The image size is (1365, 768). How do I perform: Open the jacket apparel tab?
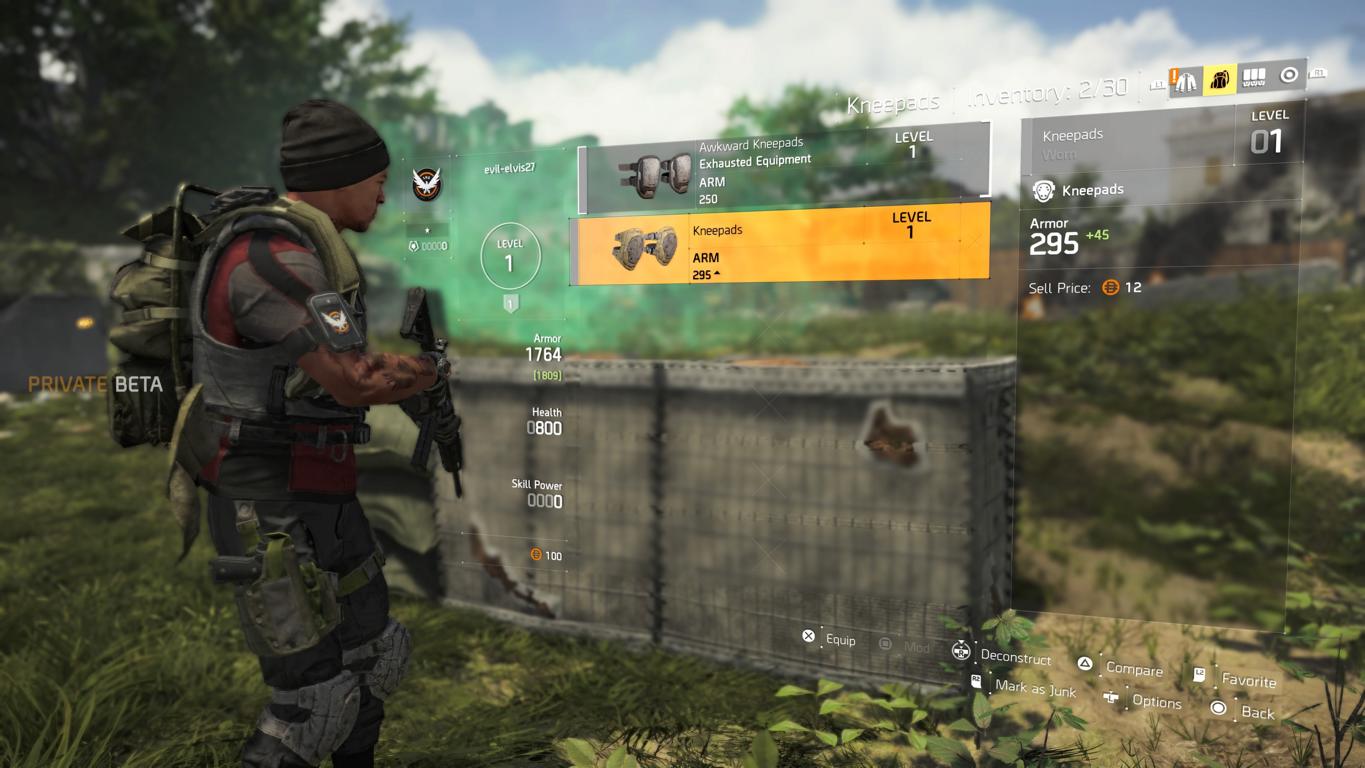(1186, 81)
